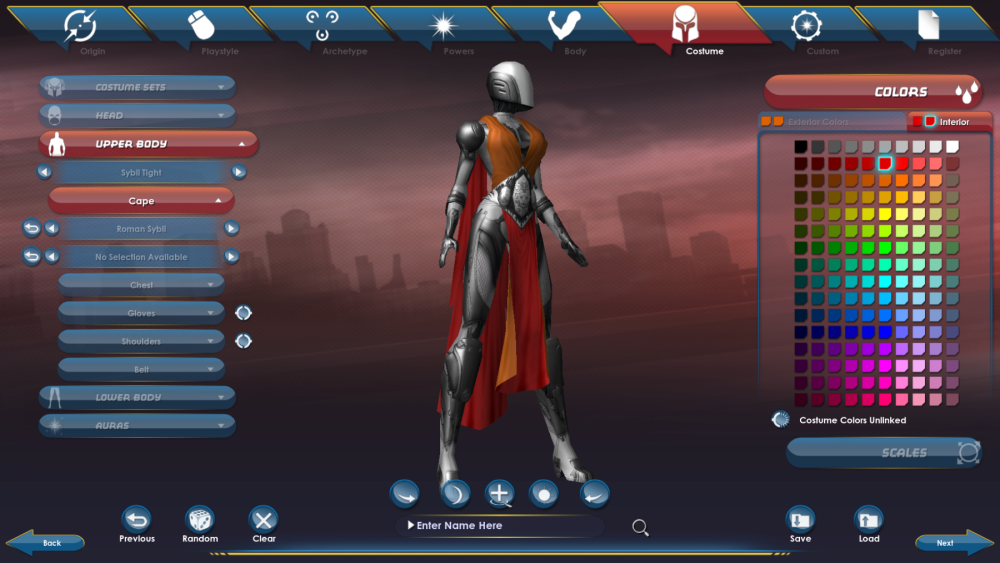The image size is (1000, 563).
Task: Expand the Lower Body section
Action: 138,397
